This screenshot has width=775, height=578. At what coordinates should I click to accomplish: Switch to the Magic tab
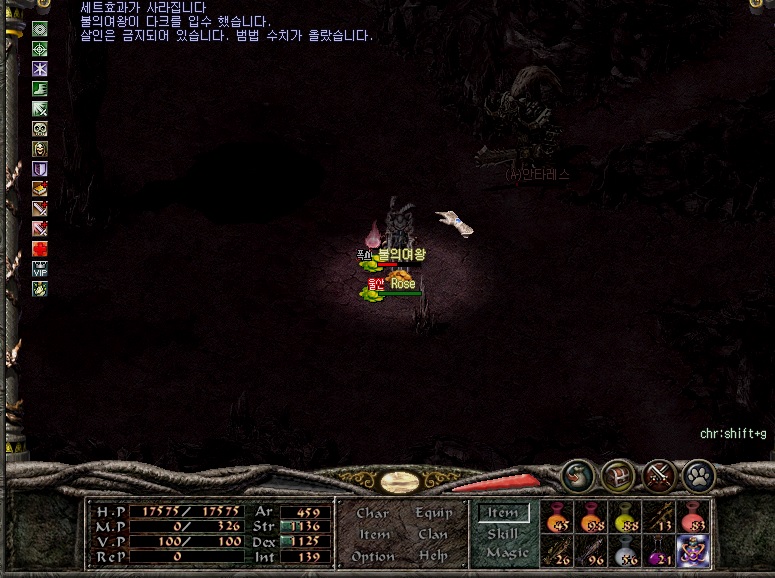click(x=506, y=553)
